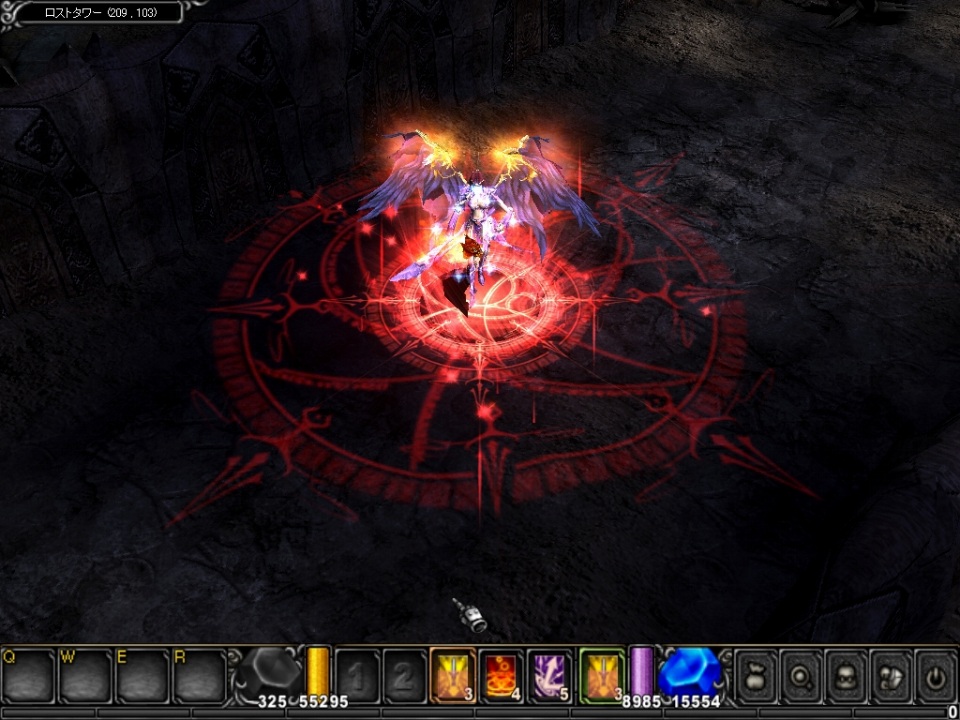
Task: Select skill slot number 1
Action: pos(357,674)
